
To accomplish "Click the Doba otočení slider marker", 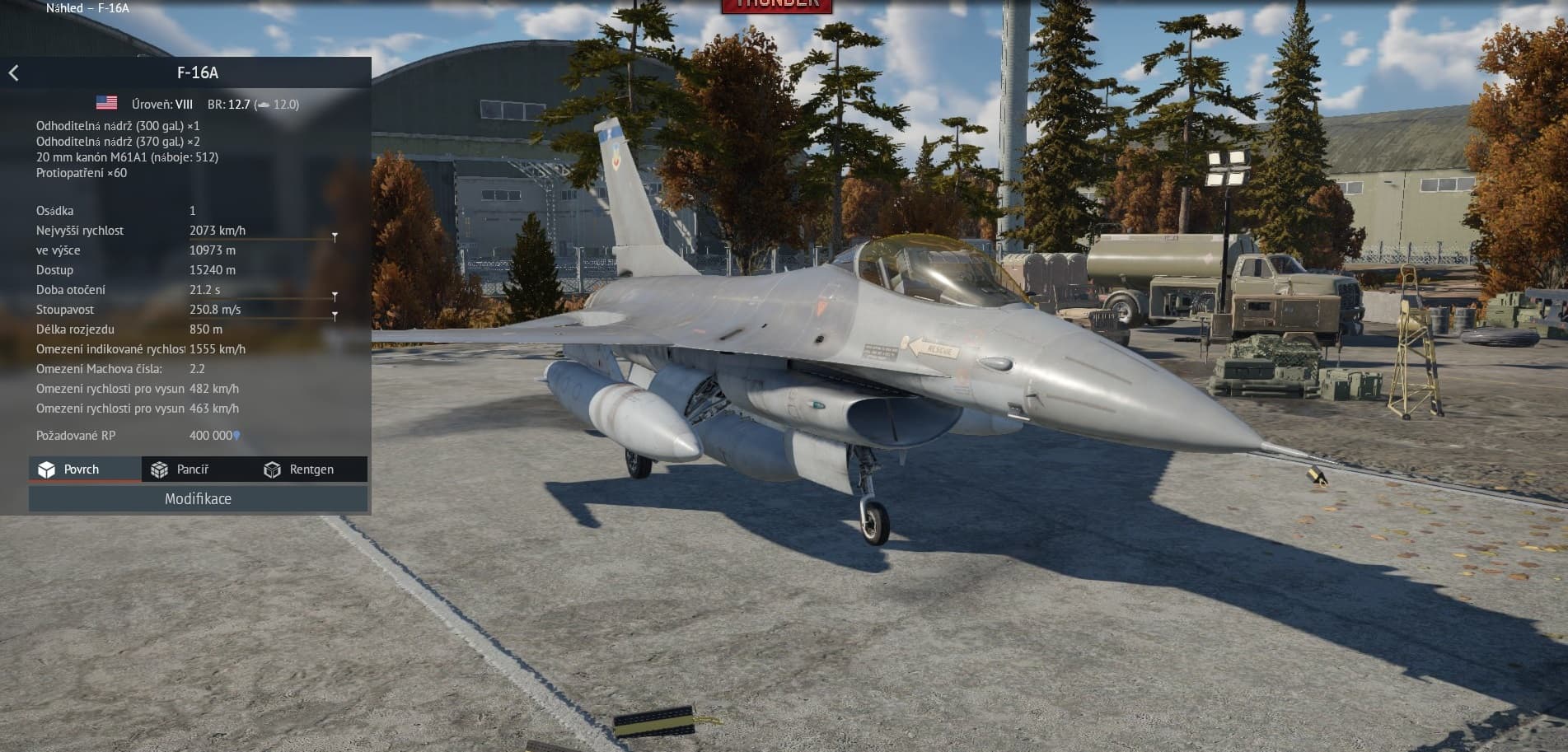I will 334,297.
